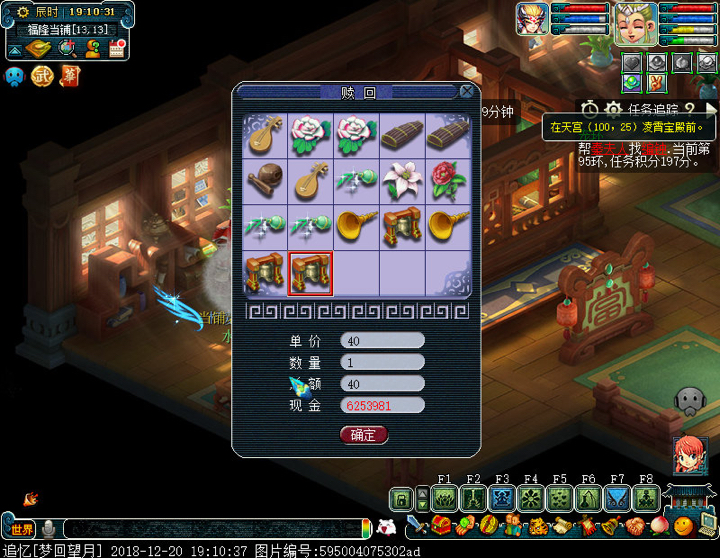Open the calendar icon with red dot

point(117,49)
